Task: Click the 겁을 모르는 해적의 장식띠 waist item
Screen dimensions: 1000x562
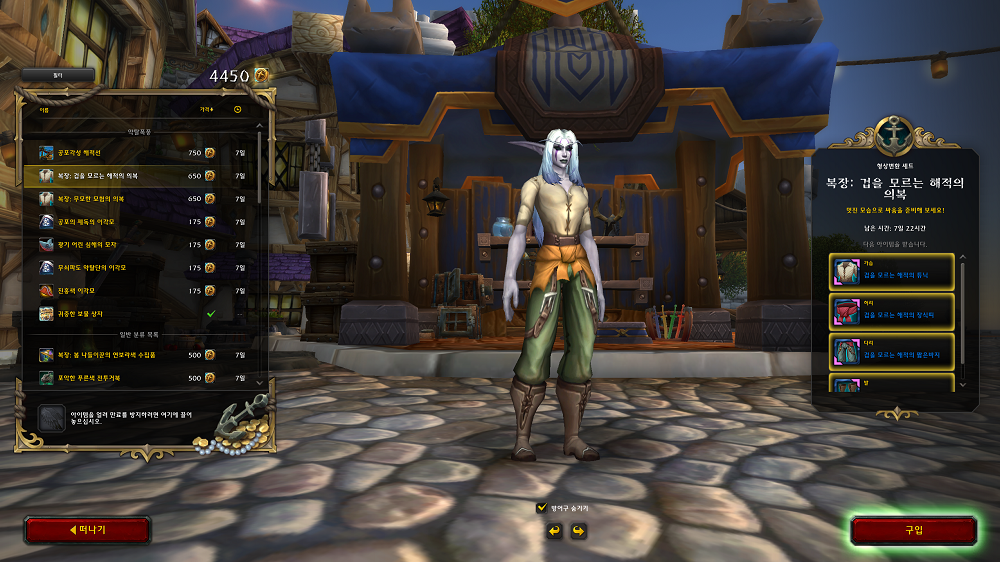Action: pos(892,312)
